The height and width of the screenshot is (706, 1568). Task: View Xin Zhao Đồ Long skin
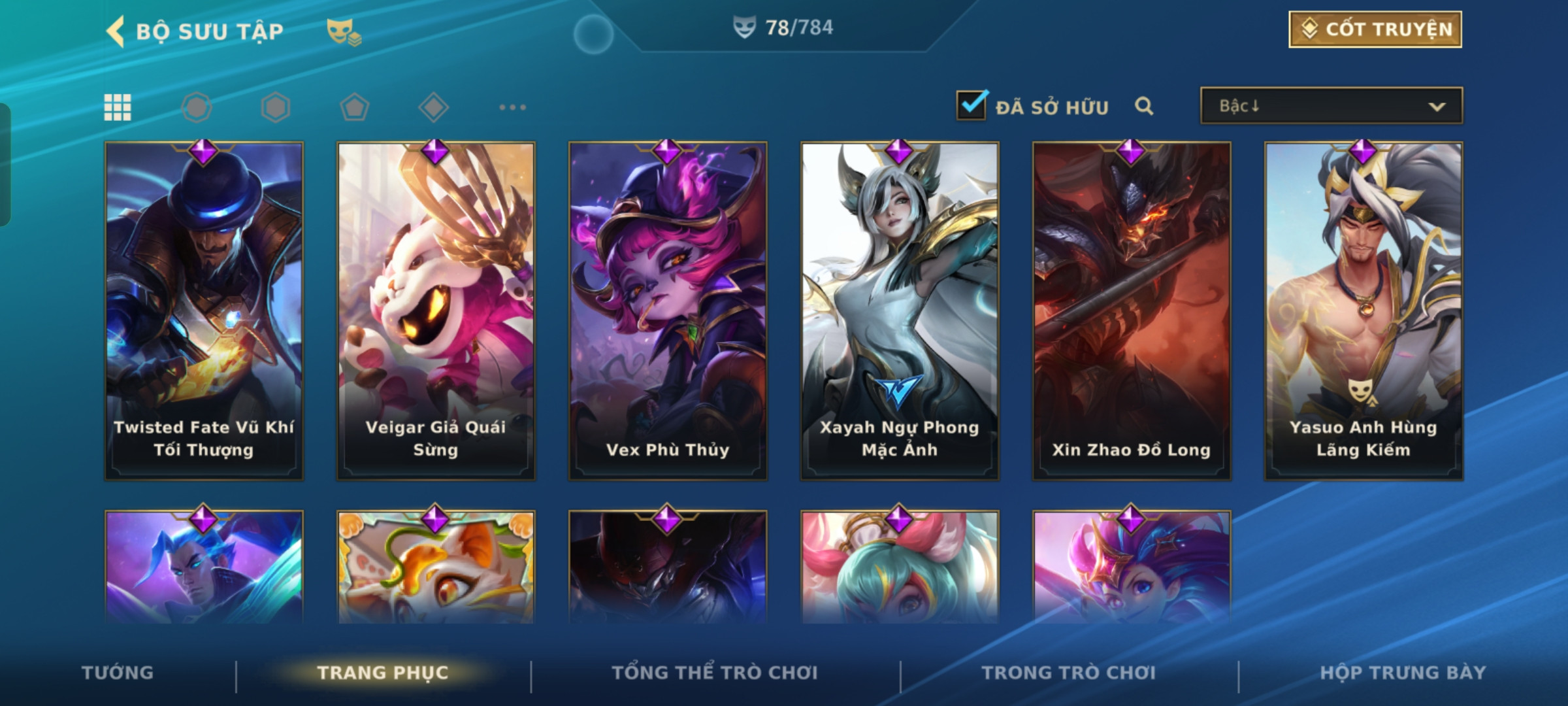tap(1132, 311)
